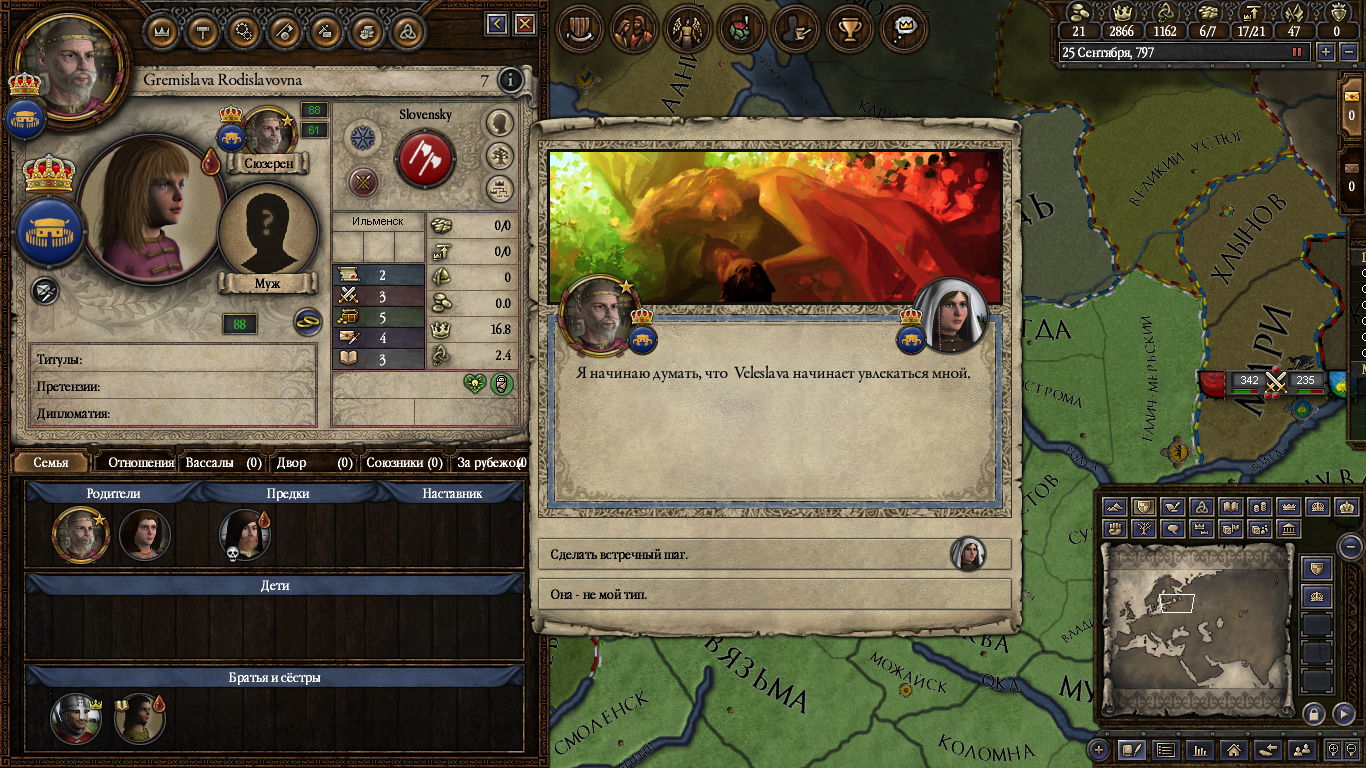The height and width of the screenshot is (768, 1366).
Task: Select the helmeted sibling portrait
Action: 75,719
